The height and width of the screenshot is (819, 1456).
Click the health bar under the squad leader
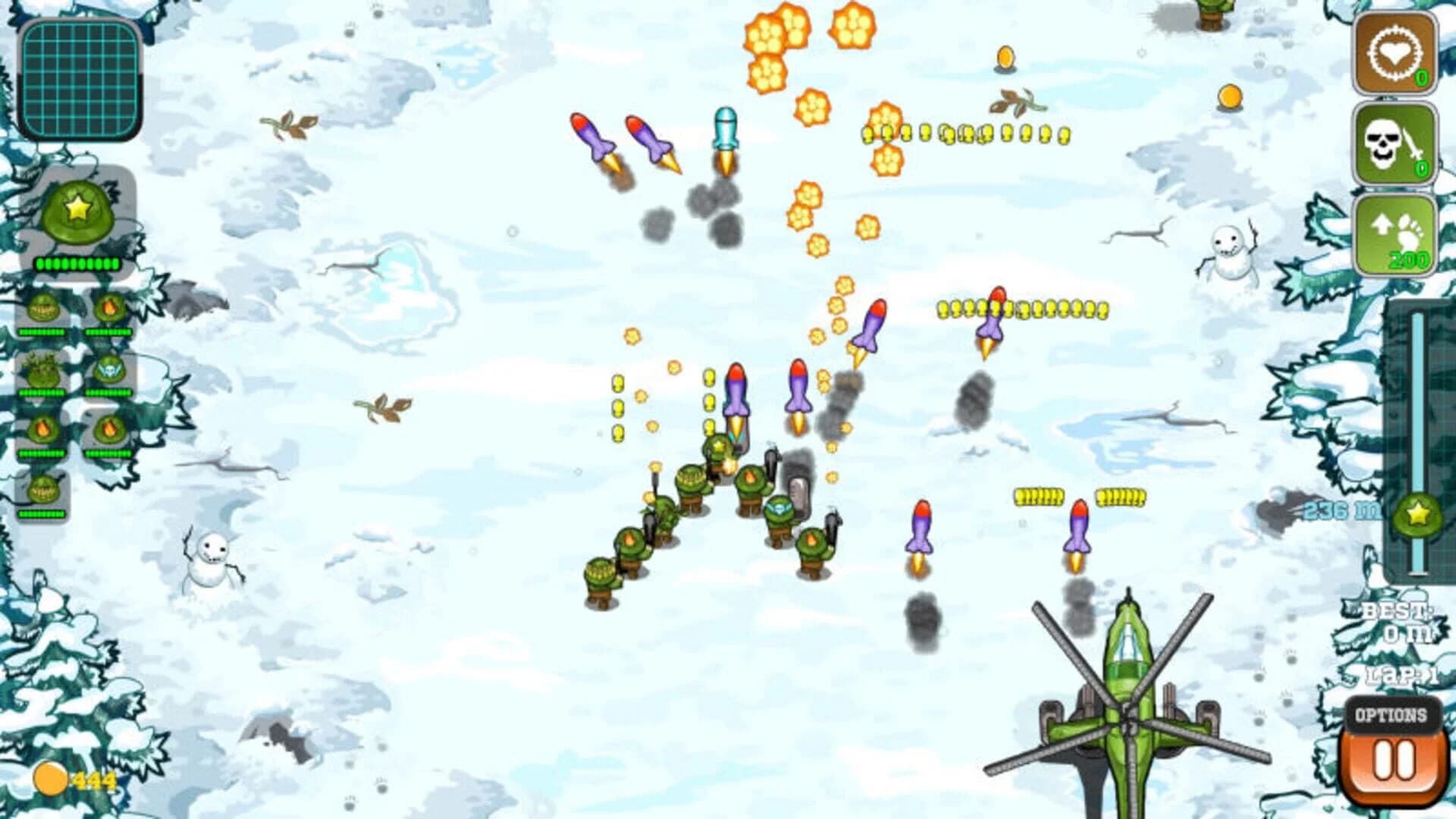(x=76, y=263)
